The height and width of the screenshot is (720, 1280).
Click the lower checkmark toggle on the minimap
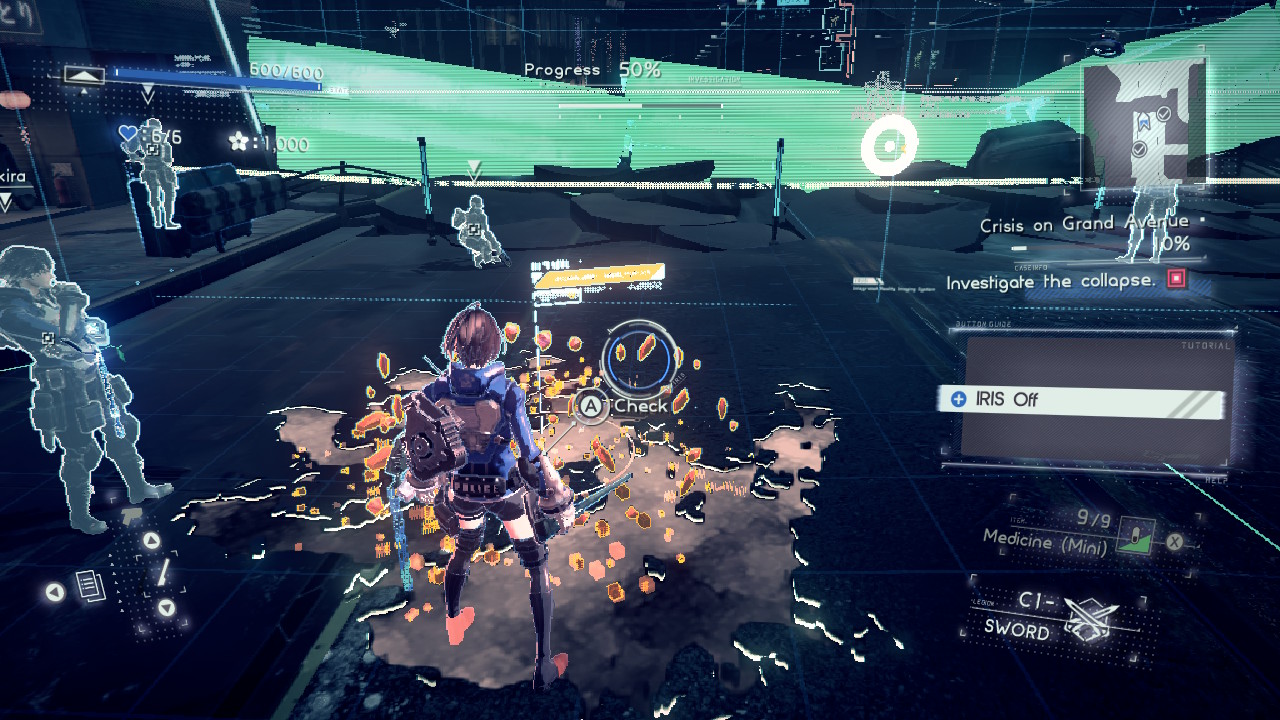(x=1139, y=149)
